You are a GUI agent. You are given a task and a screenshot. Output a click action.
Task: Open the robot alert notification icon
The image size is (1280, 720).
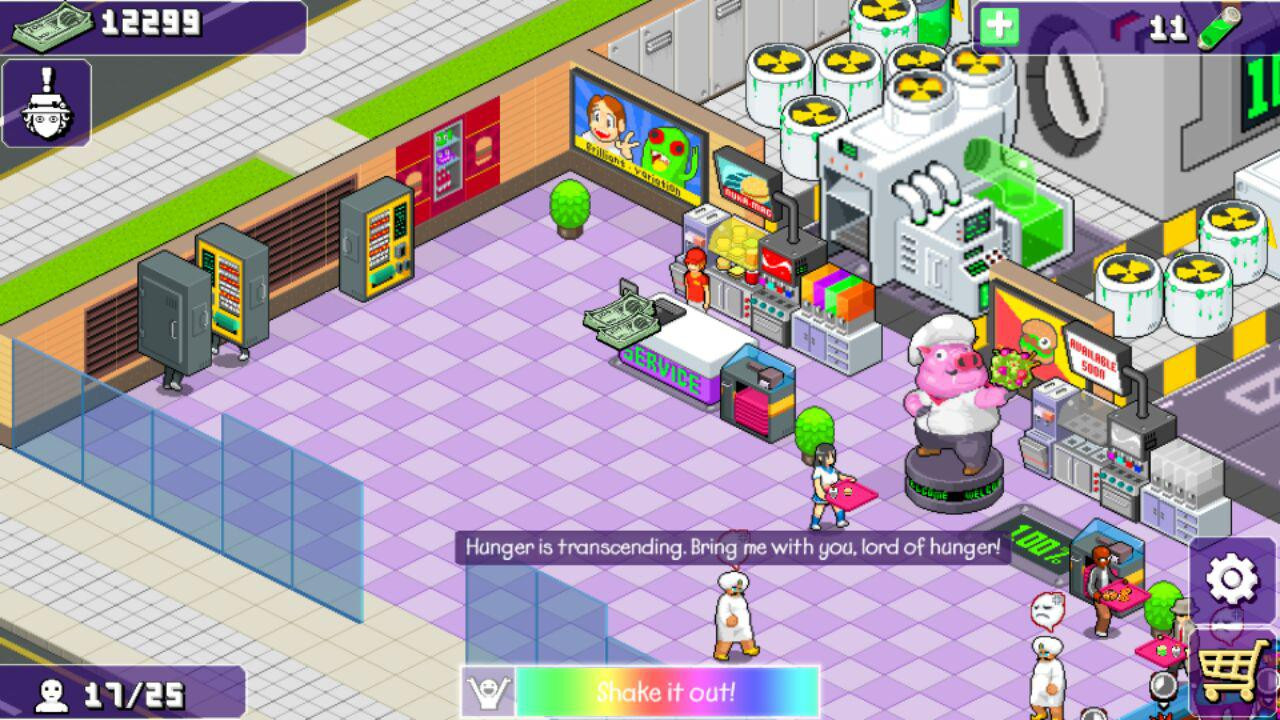point(47,103)
